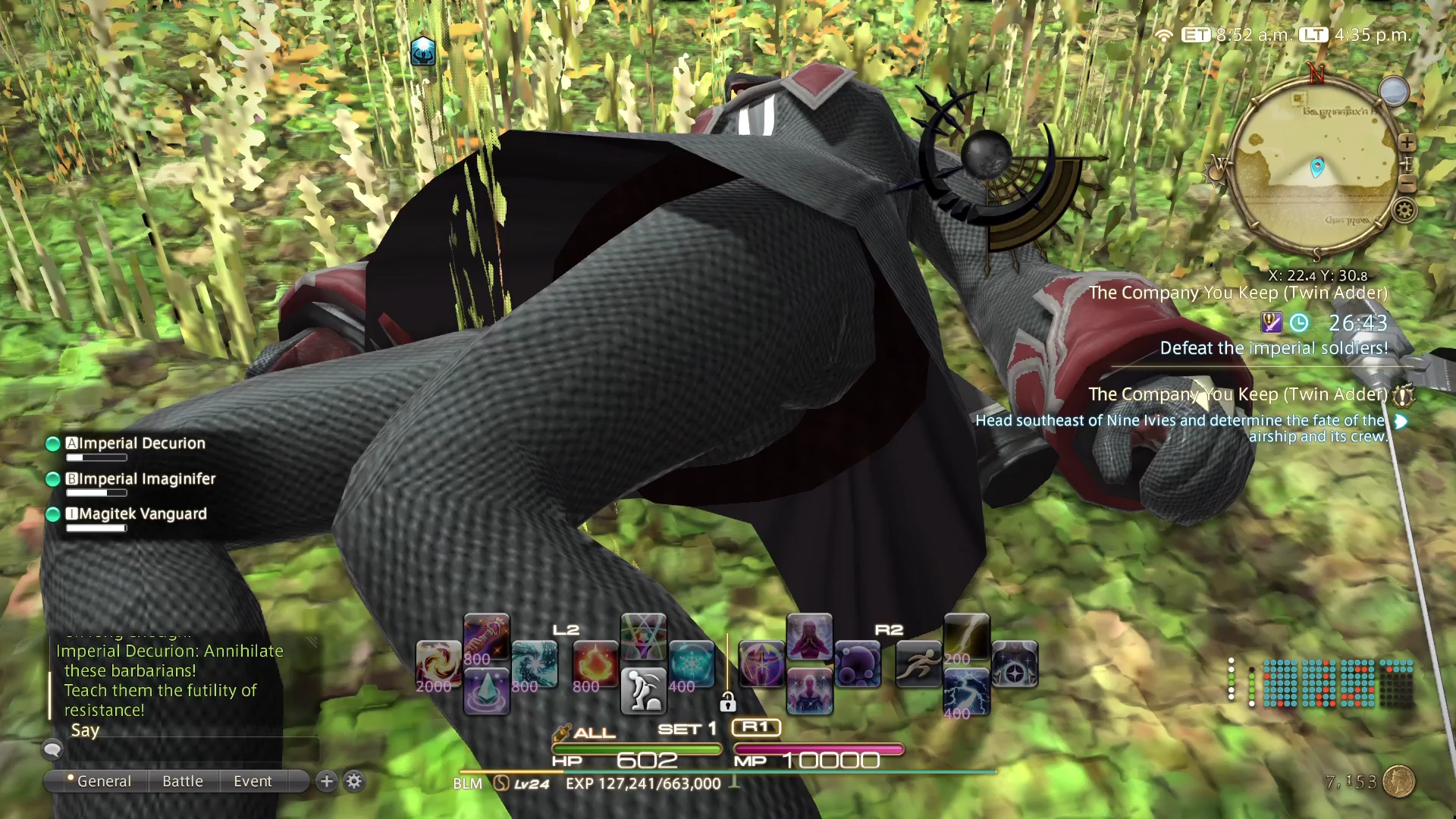The height and width of the screenshot is (819, 1456).
Task: Toggle the hotbar lock padlock
Action: [x=730, y=702]
